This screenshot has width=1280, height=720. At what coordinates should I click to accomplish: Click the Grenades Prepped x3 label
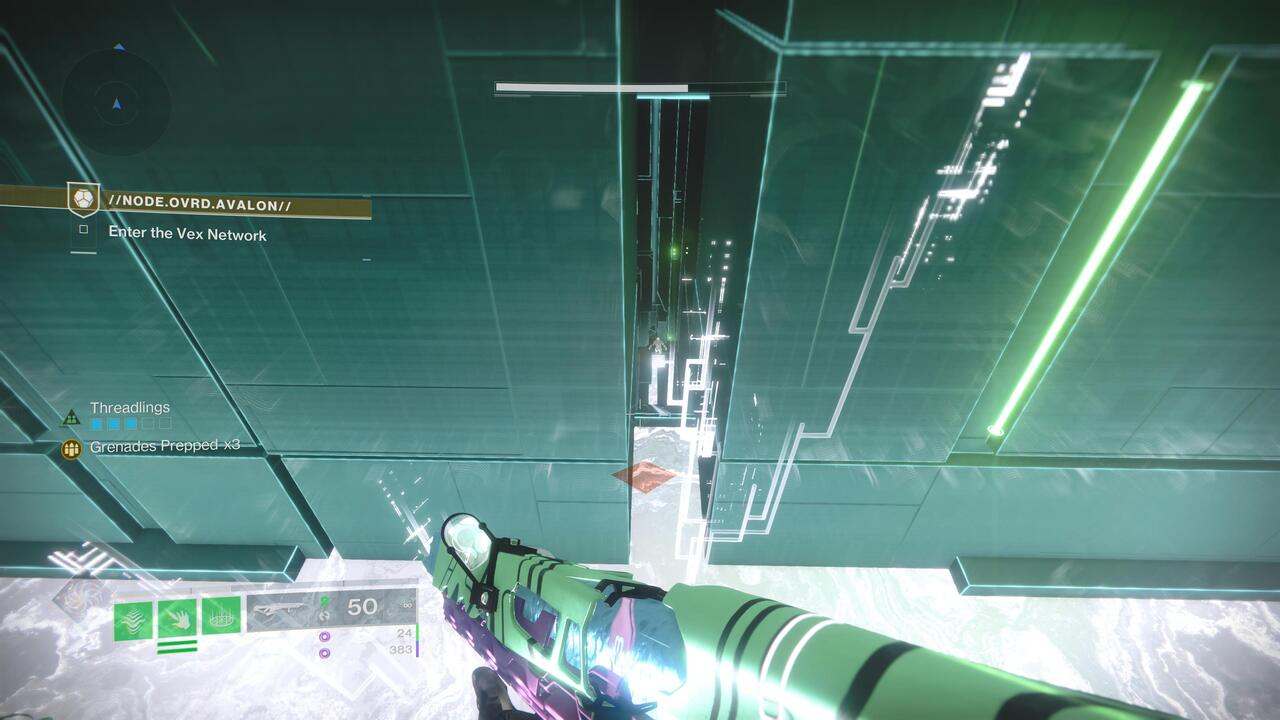coord(162,448)
